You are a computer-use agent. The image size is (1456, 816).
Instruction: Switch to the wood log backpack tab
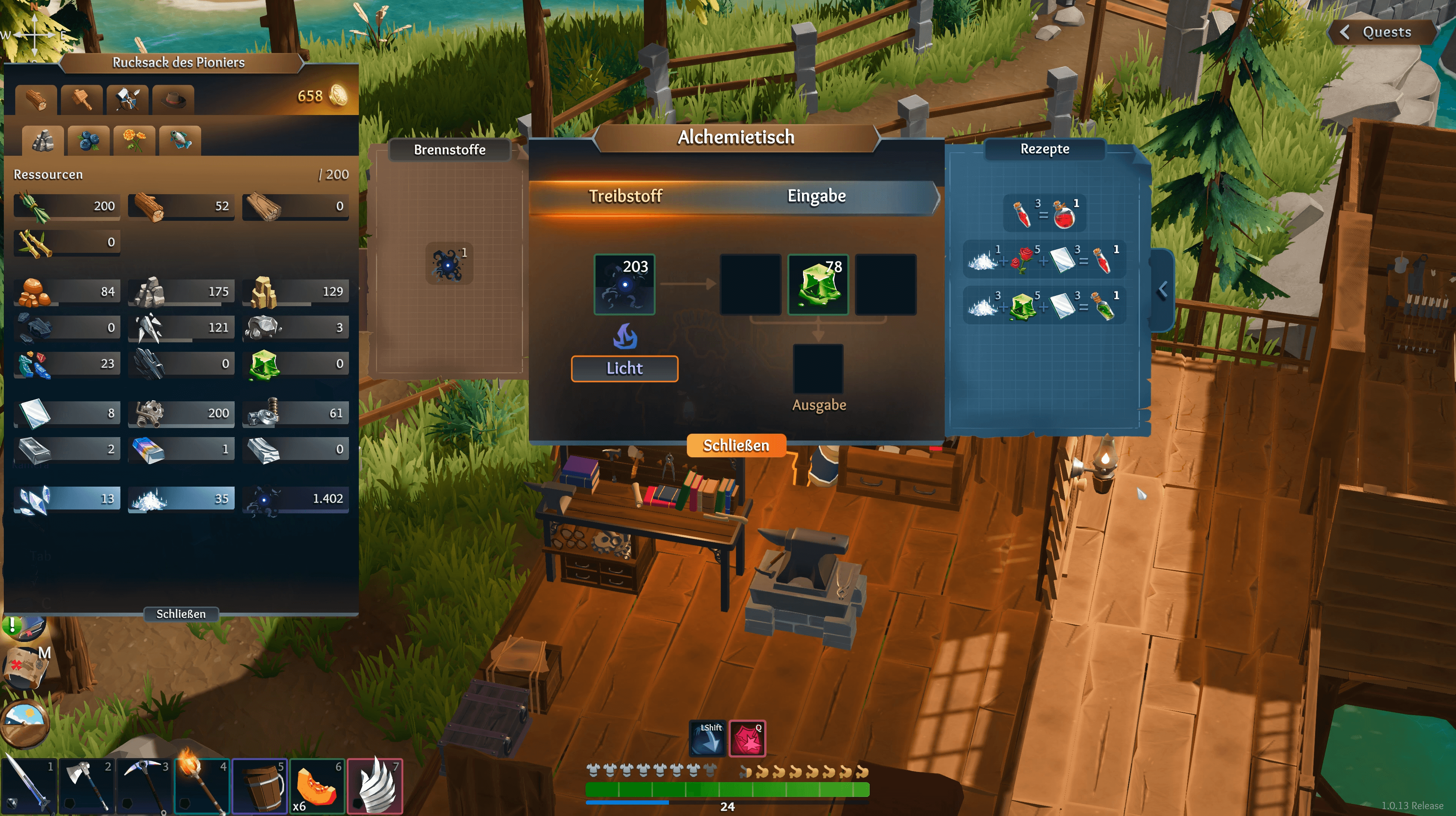36,100
